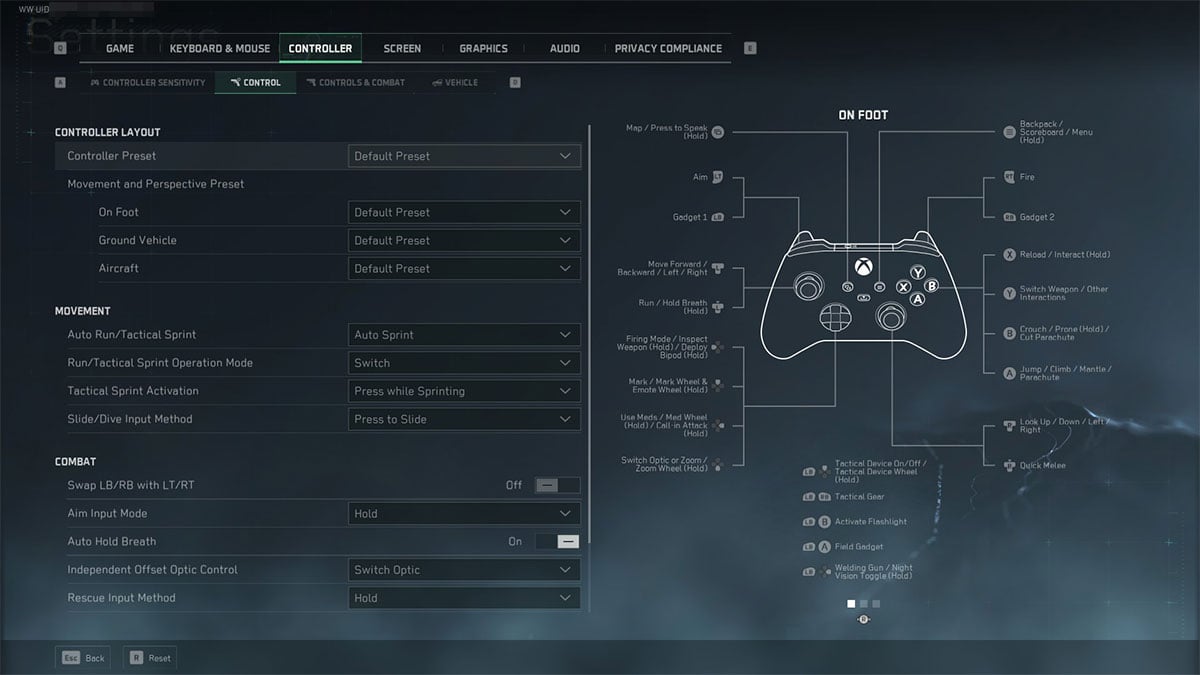The height and width of the screenshot is (675, 1200).
Task: Show the Privacy Compliance tab
Action: (x=668, y=48)
